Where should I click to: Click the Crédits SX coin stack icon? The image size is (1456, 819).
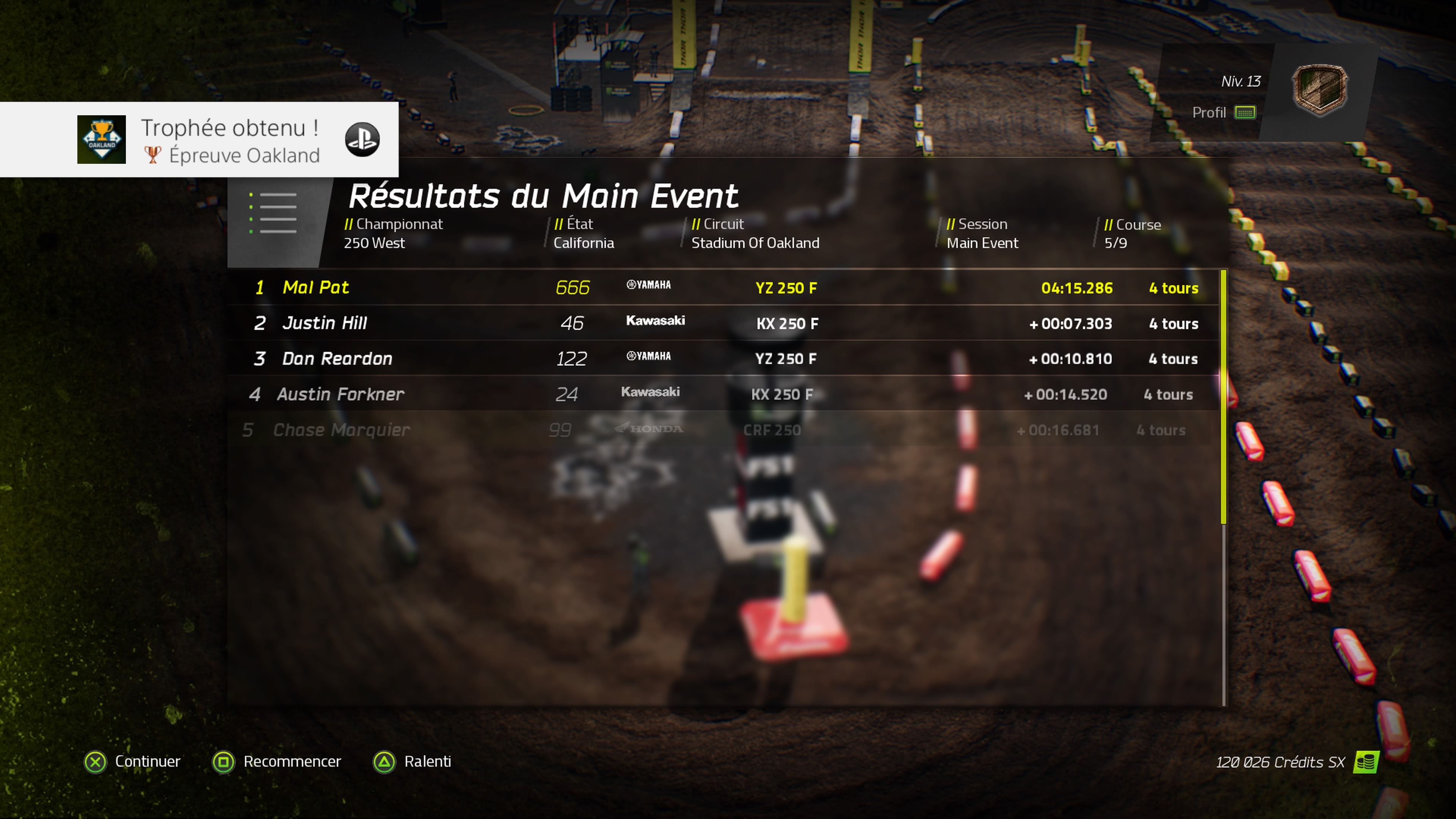(x=1366, y=763)
